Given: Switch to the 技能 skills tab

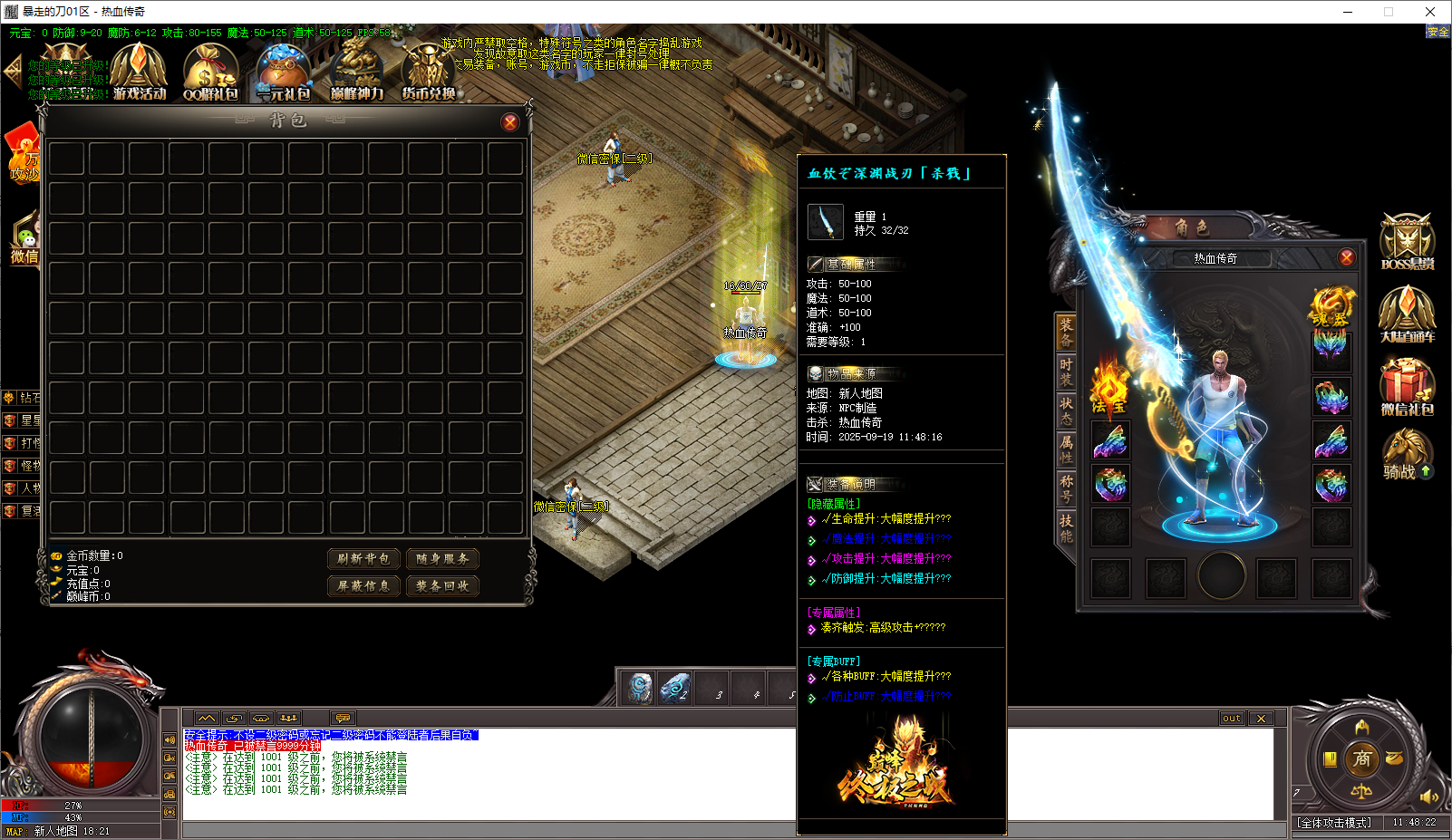Looking at the screenshot, I should tap(1066, 527).
